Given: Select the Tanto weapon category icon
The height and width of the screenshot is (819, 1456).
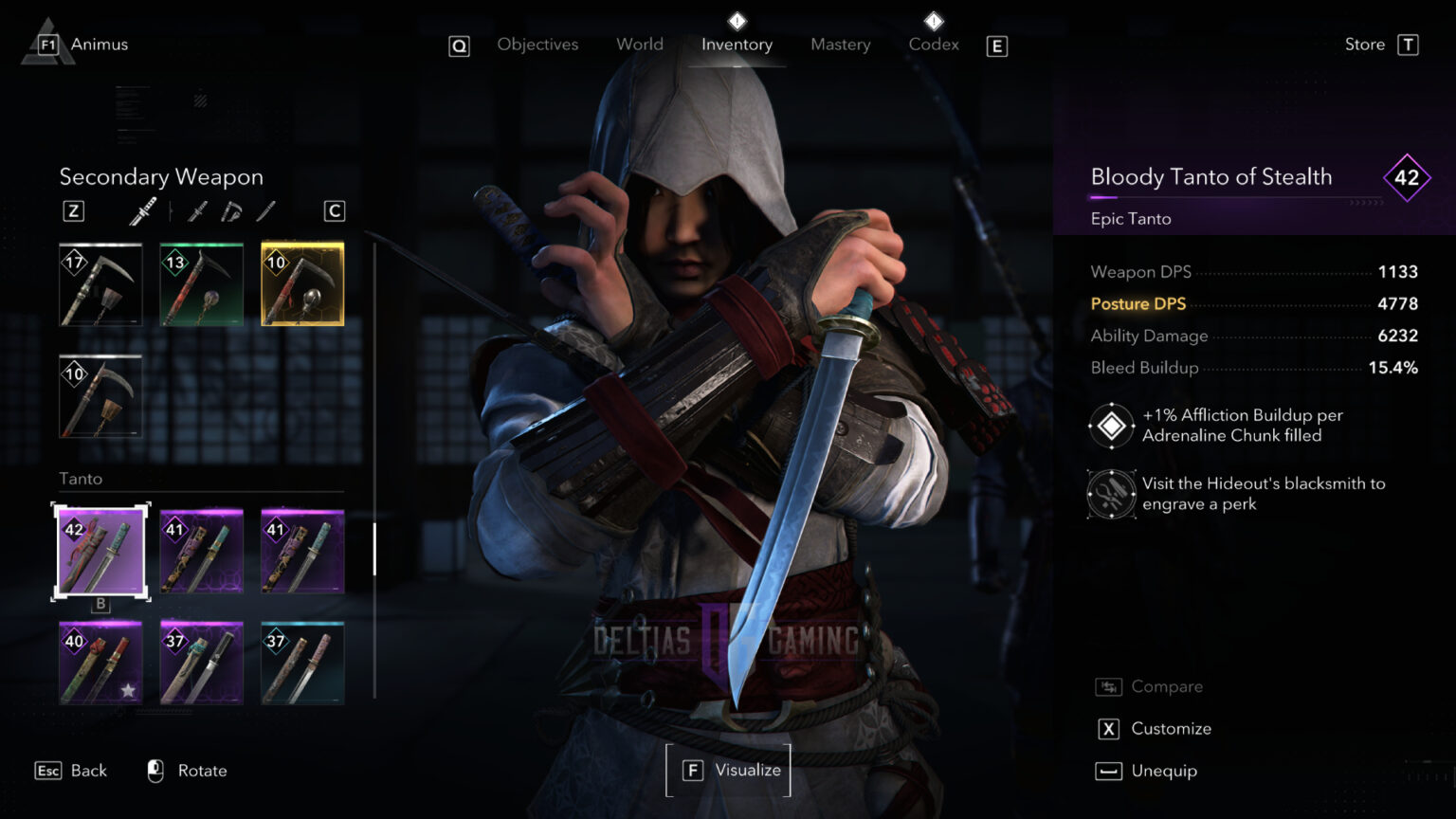Looking at the screenshot, I should (196, 210).
